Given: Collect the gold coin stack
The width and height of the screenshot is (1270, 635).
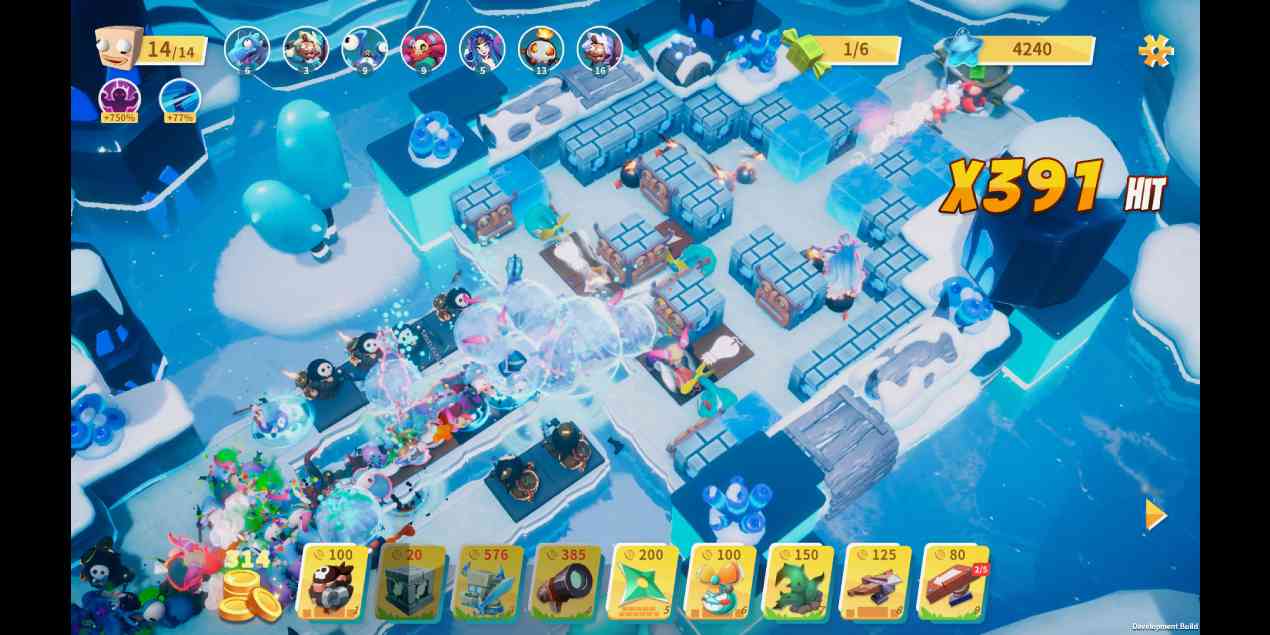Looking at the screenshot, I should (247, 593).
